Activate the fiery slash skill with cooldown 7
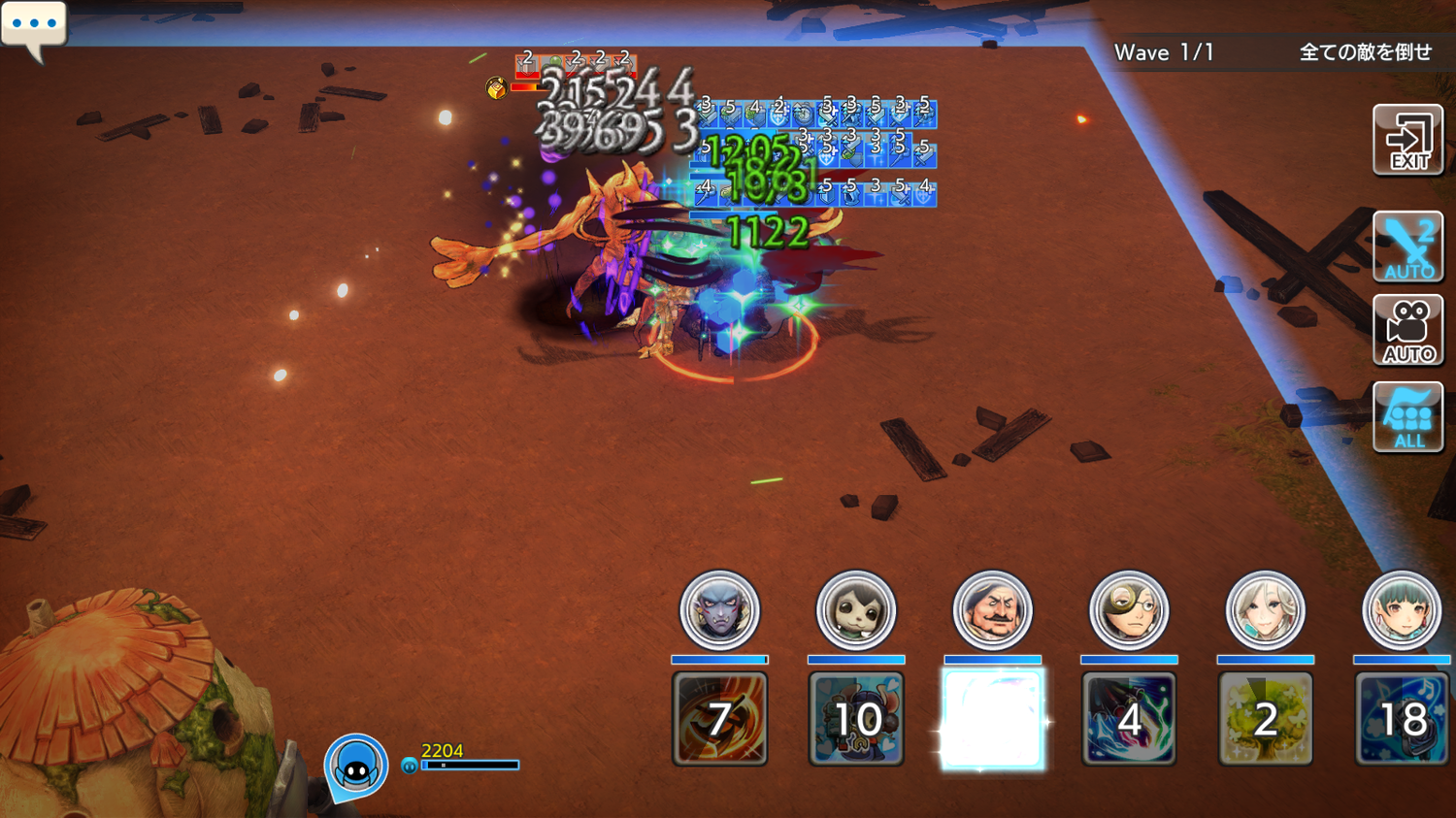1456x818 pixels. click(x=719, y=719)
